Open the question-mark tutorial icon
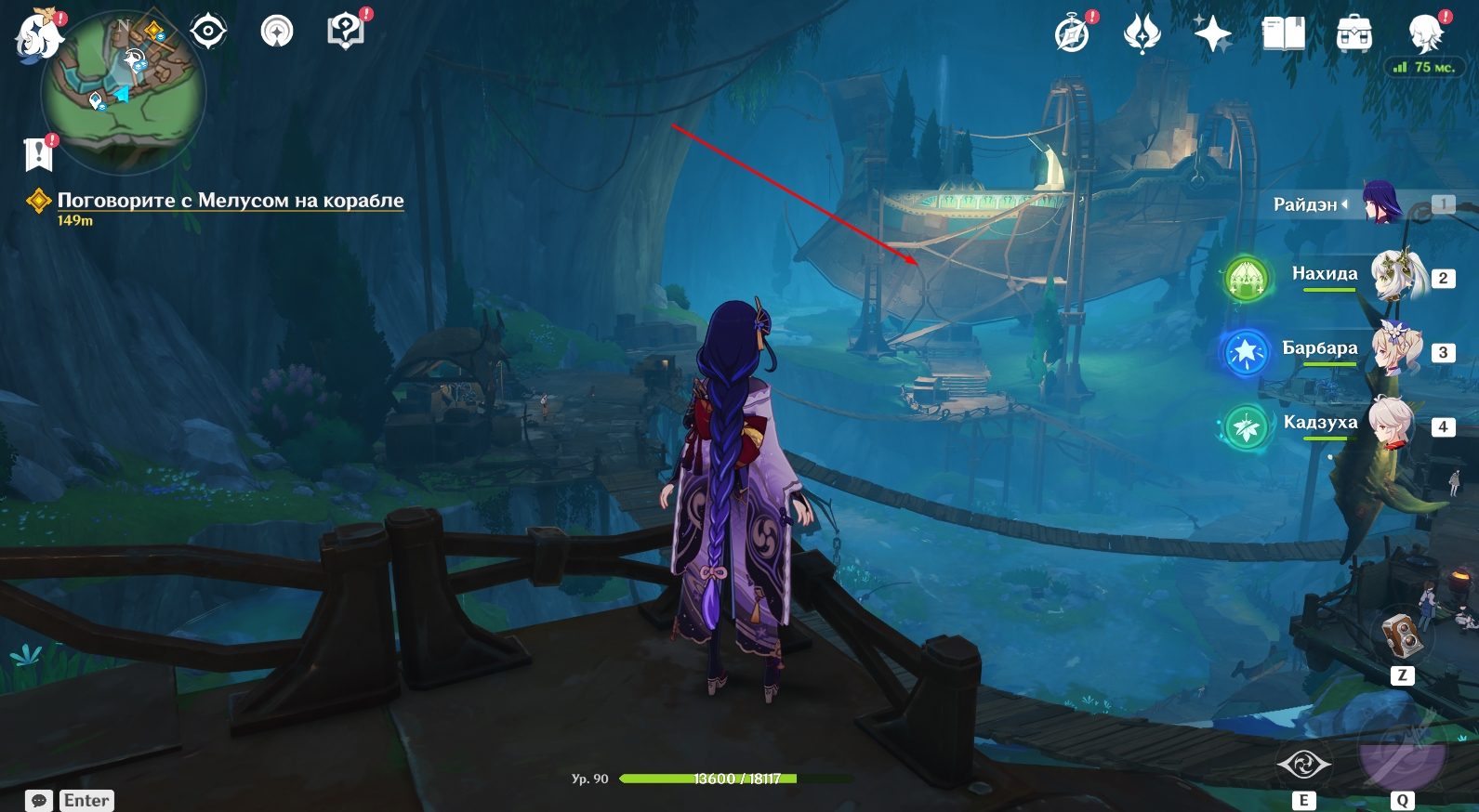Screen dimensions: 1479x812 click(345, 32)
